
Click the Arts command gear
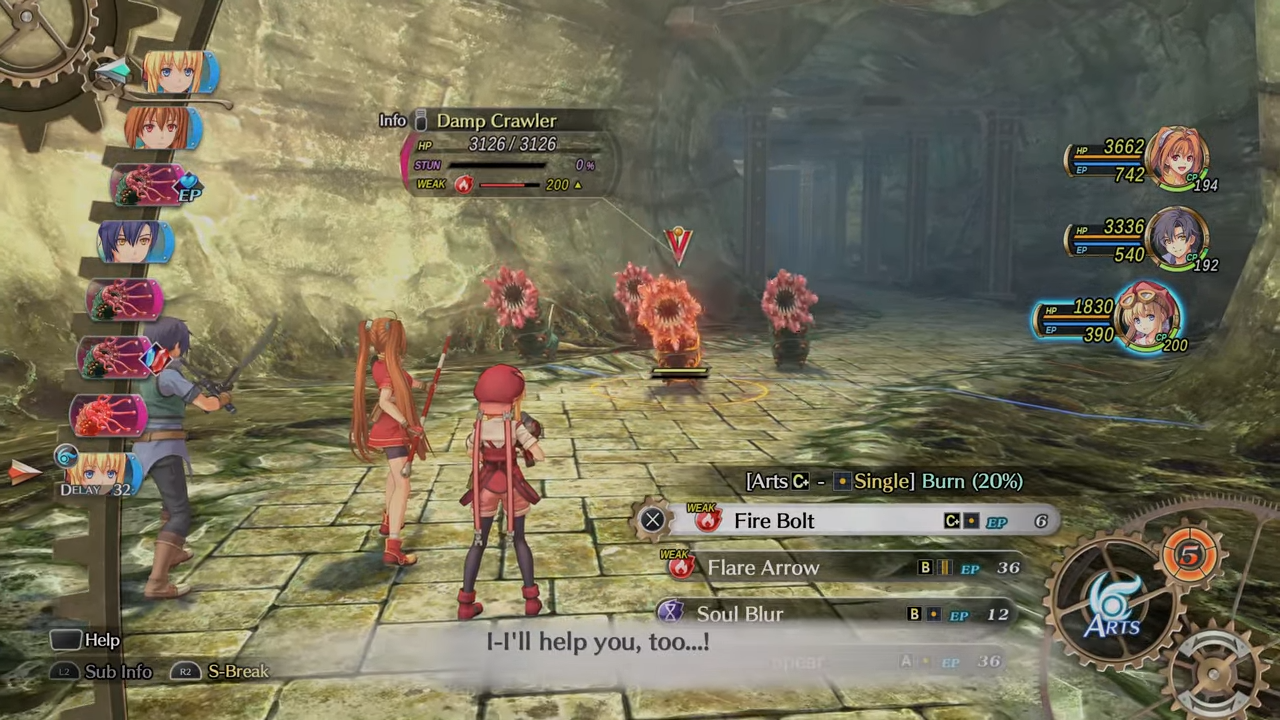1114,600
